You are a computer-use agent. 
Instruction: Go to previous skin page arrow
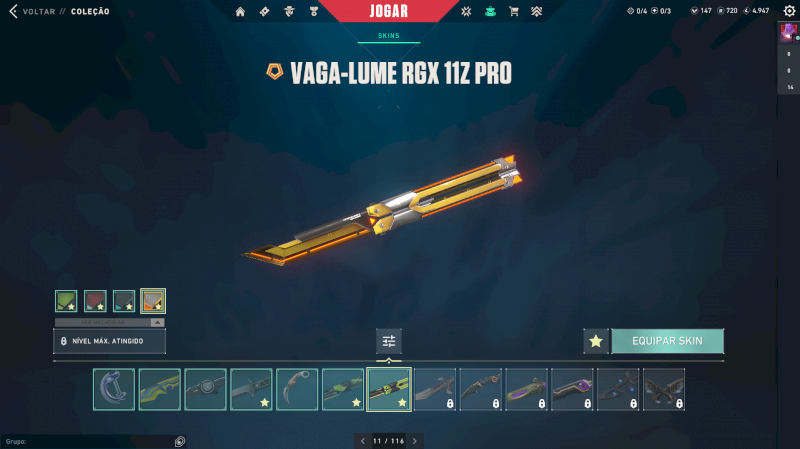coord(362,440)
